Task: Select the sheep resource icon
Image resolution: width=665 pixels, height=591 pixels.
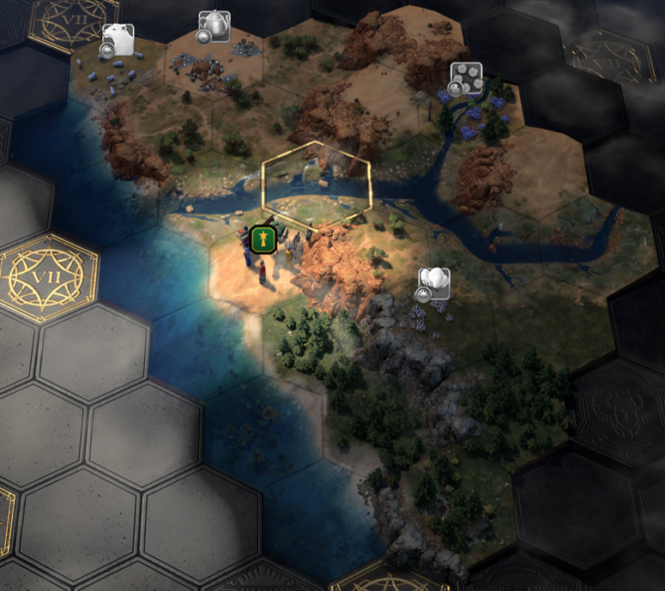Action: (x=119, y=39)
